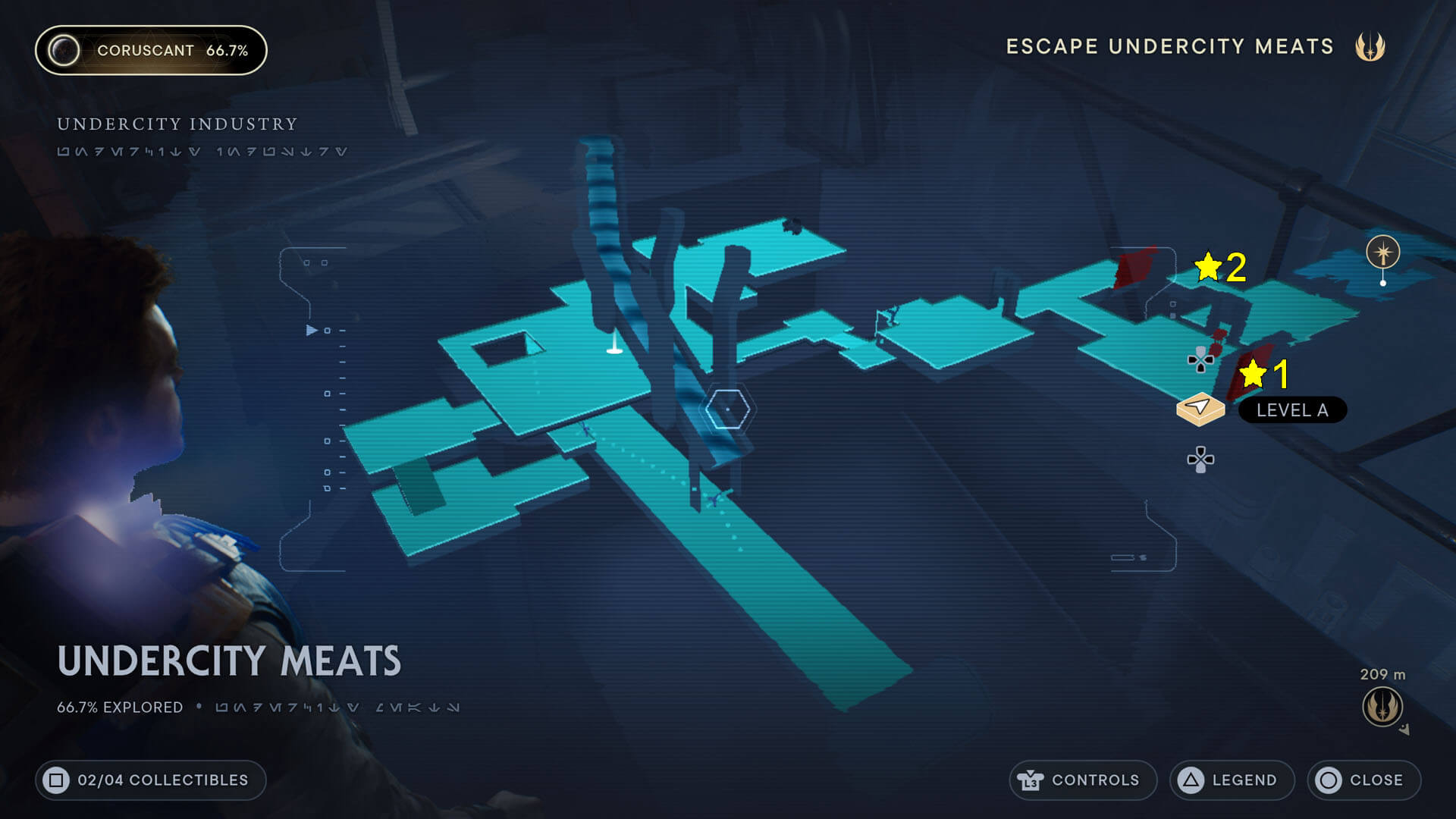The height and width of the screenshot is (819, 1456).
Task: Toggle the lower d-pad level indicator below the beacon
Action: point(1200,458)
